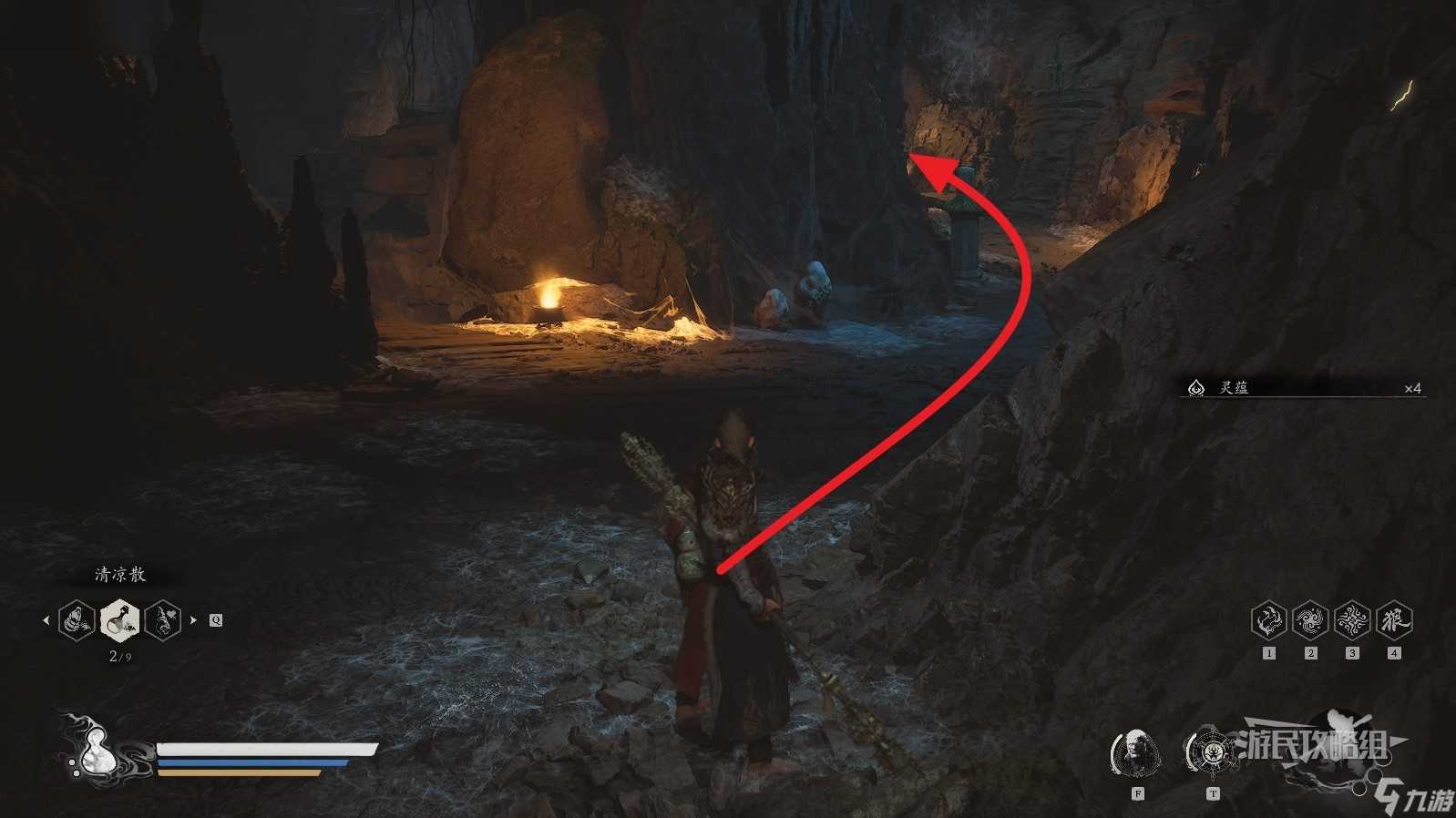Choose the cone-and-heart quick item slot
The image size is (1456, 818).
(162, 620)
